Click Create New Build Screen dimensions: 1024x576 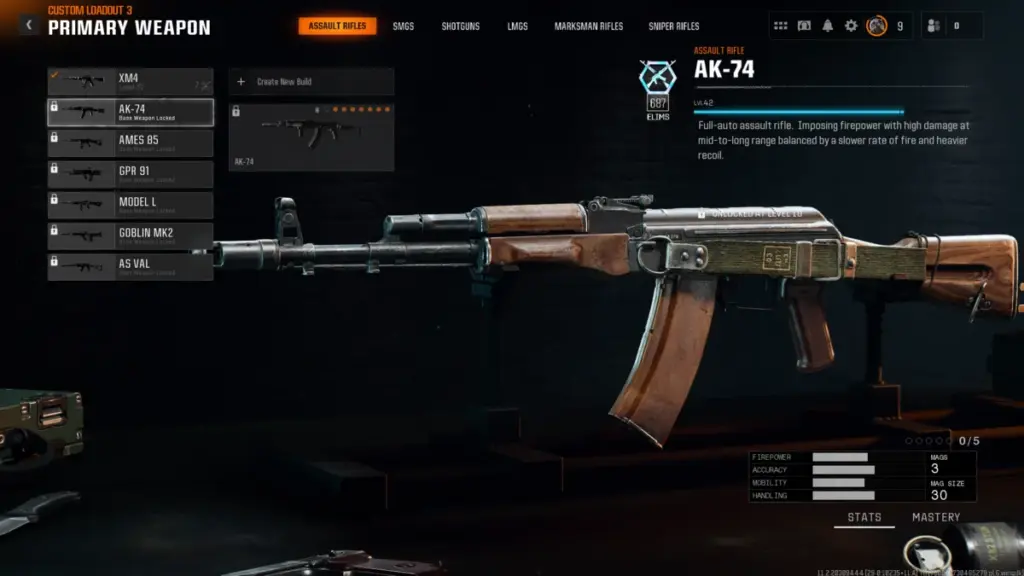(x=311, y=82)
